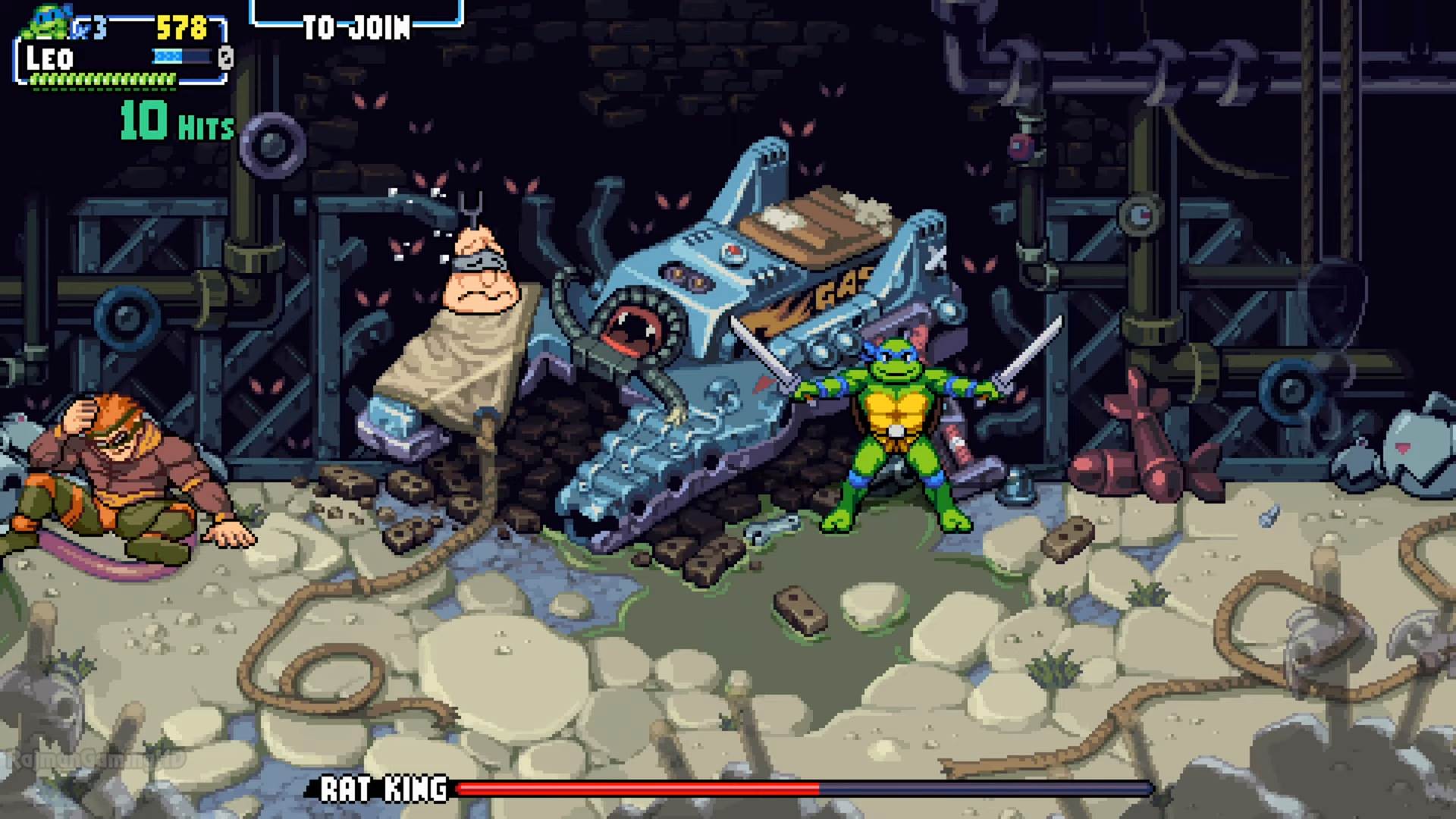Click the RAT KING boss name banner

[383, 789]
